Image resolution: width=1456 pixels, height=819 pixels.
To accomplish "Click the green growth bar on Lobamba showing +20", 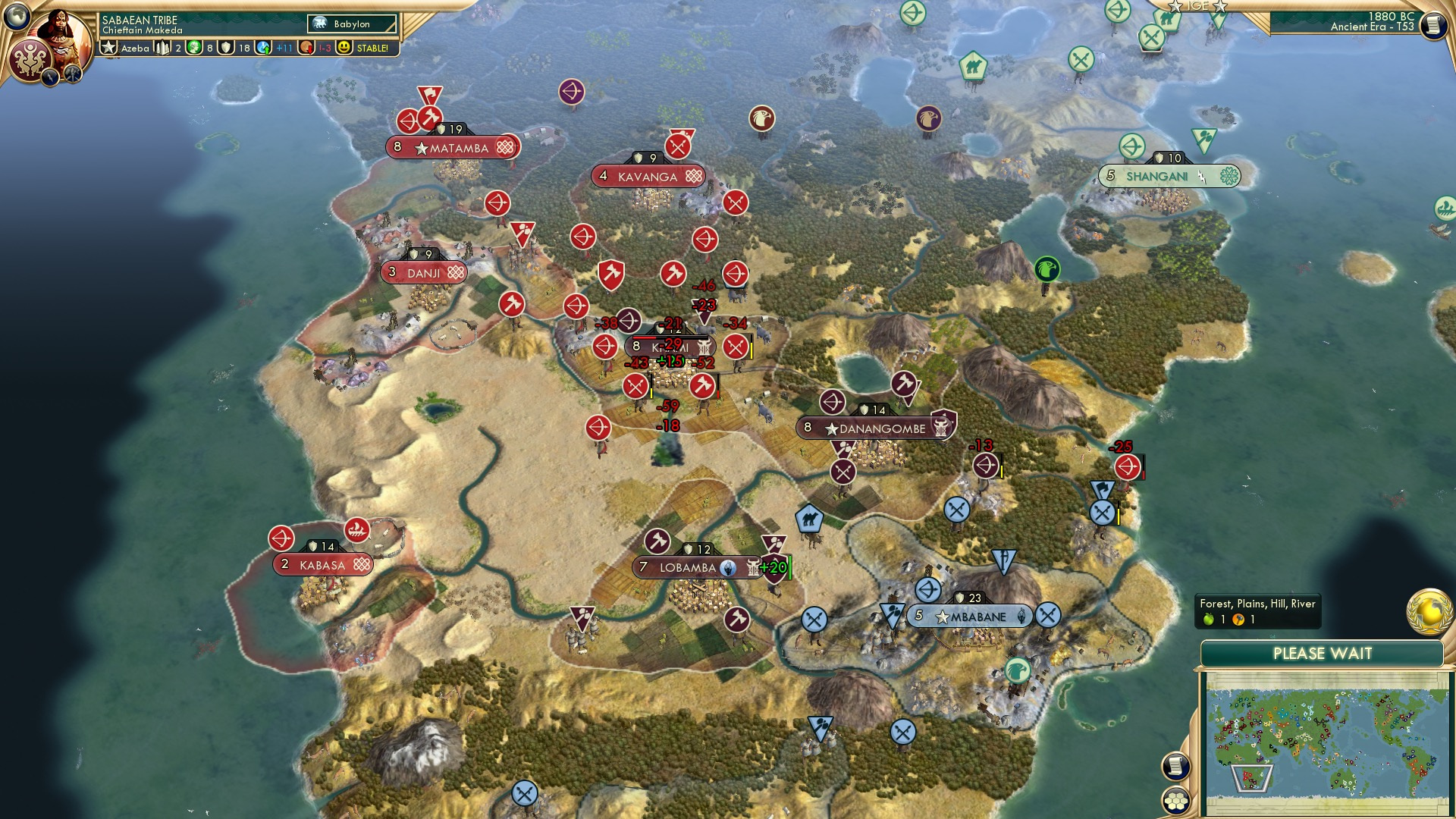I will coord(778,566).
